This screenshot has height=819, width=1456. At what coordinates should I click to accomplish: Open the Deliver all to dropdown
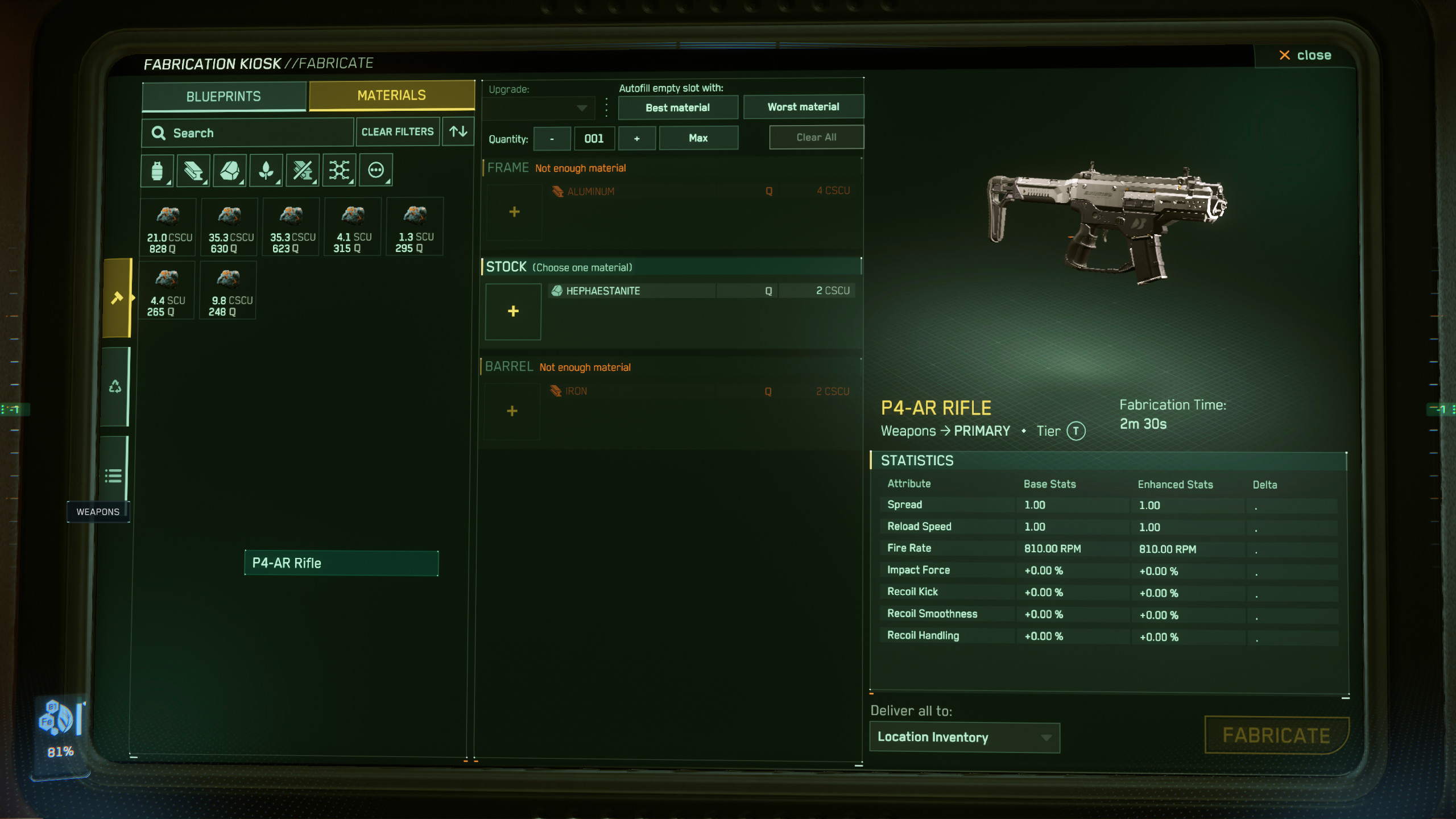tap(965, 737)
